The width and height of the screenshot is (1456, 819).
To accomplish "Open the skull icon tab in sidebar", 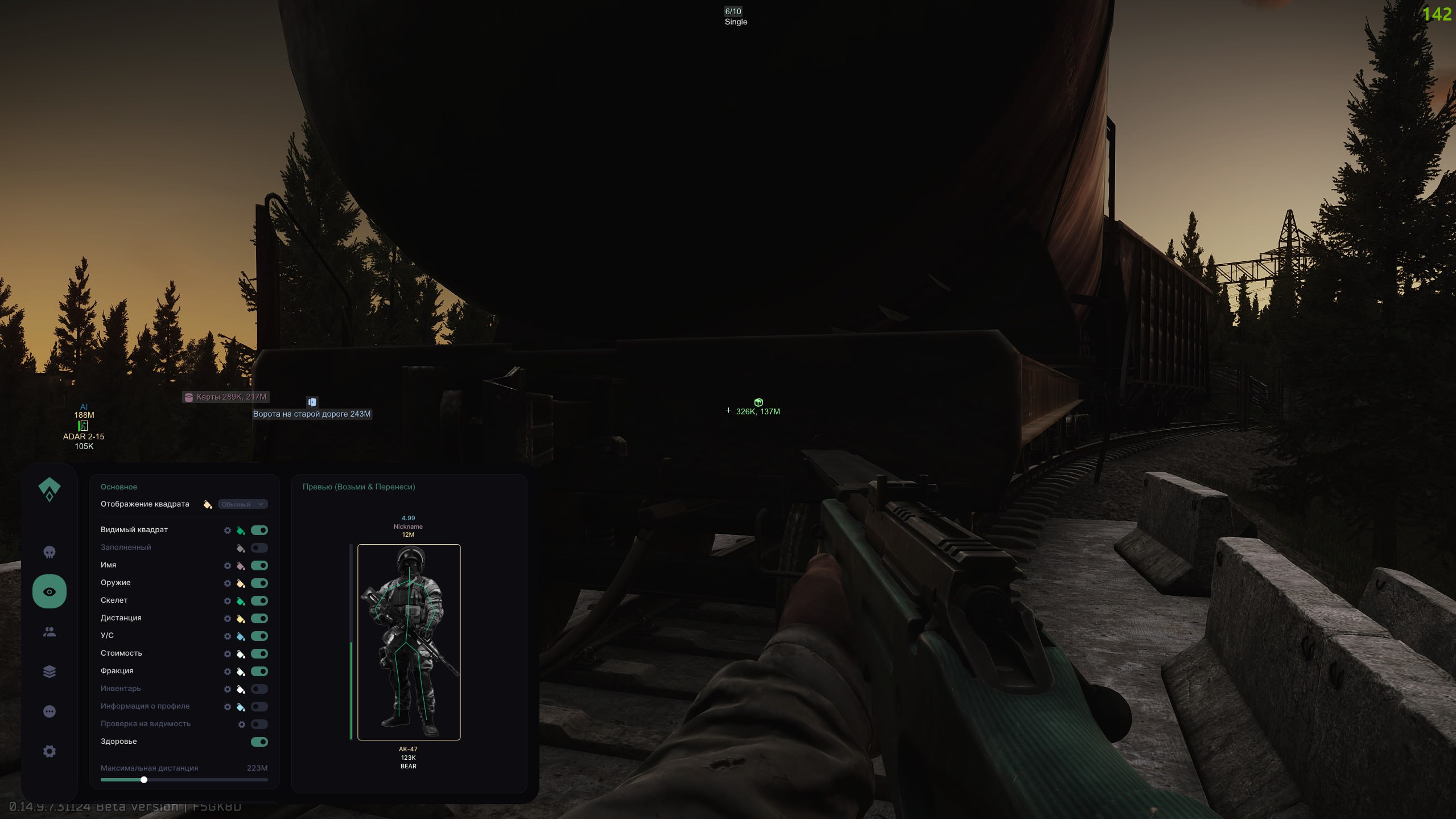I will point(50,552).
